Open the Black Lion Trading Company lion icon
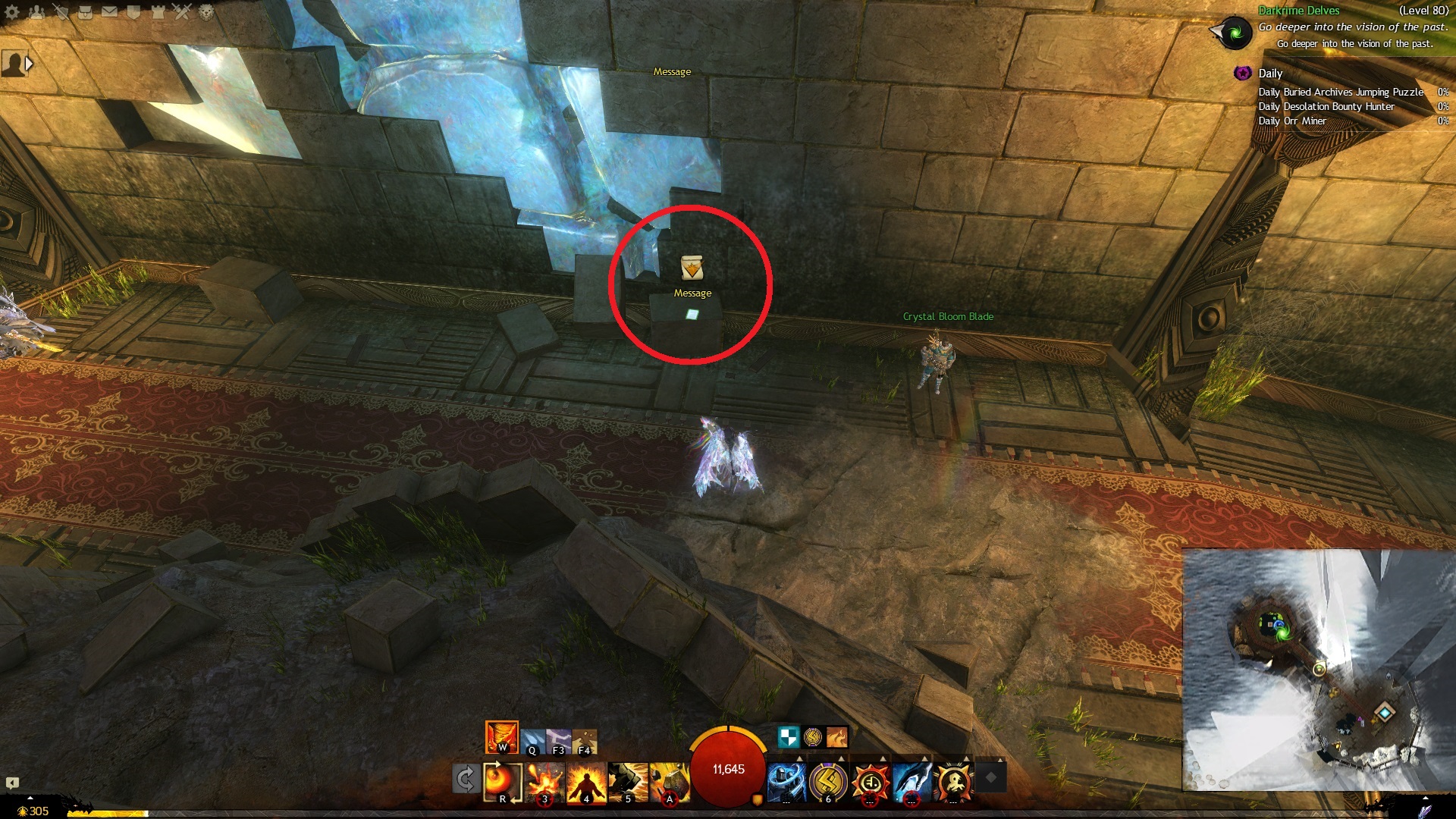This screenshot has width=1456, height=819. [206, 12]
